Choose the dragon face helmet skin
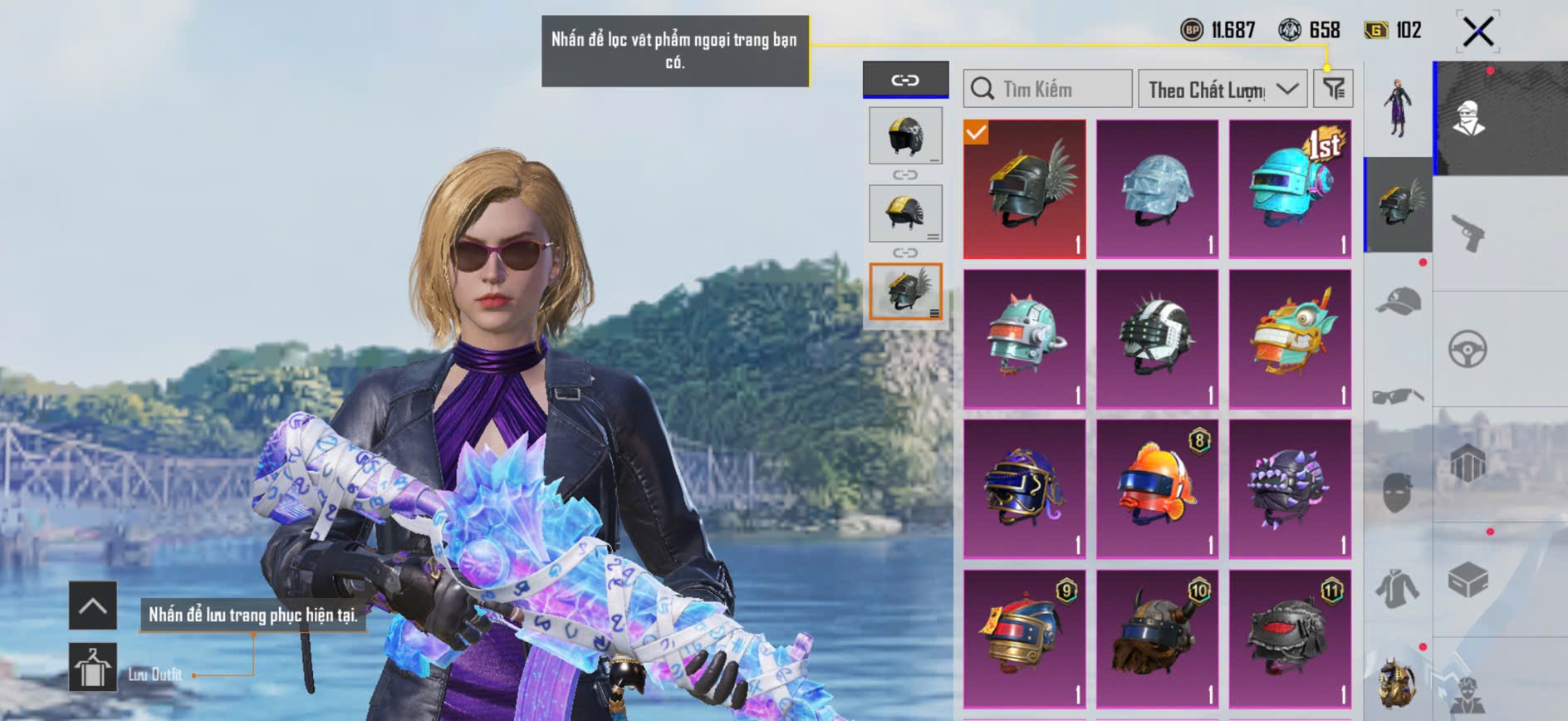Screen dimensions: 1568x721 click(1290, 339)
